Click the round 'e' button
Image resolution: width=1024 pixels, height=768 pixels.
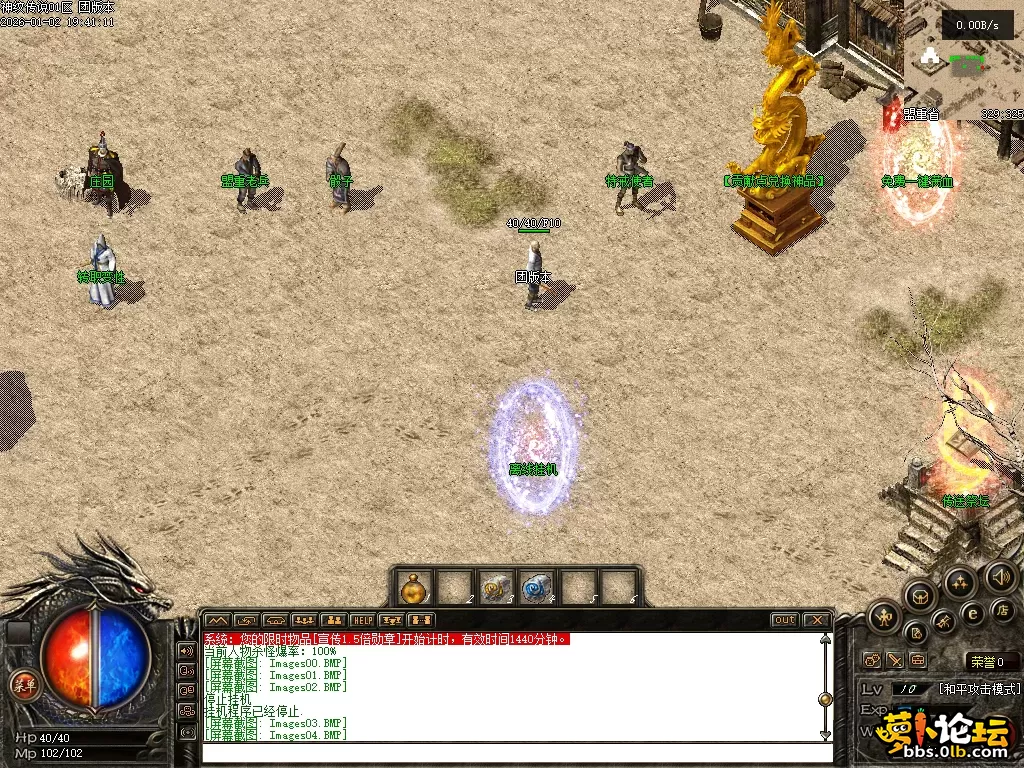click(972, 615)
